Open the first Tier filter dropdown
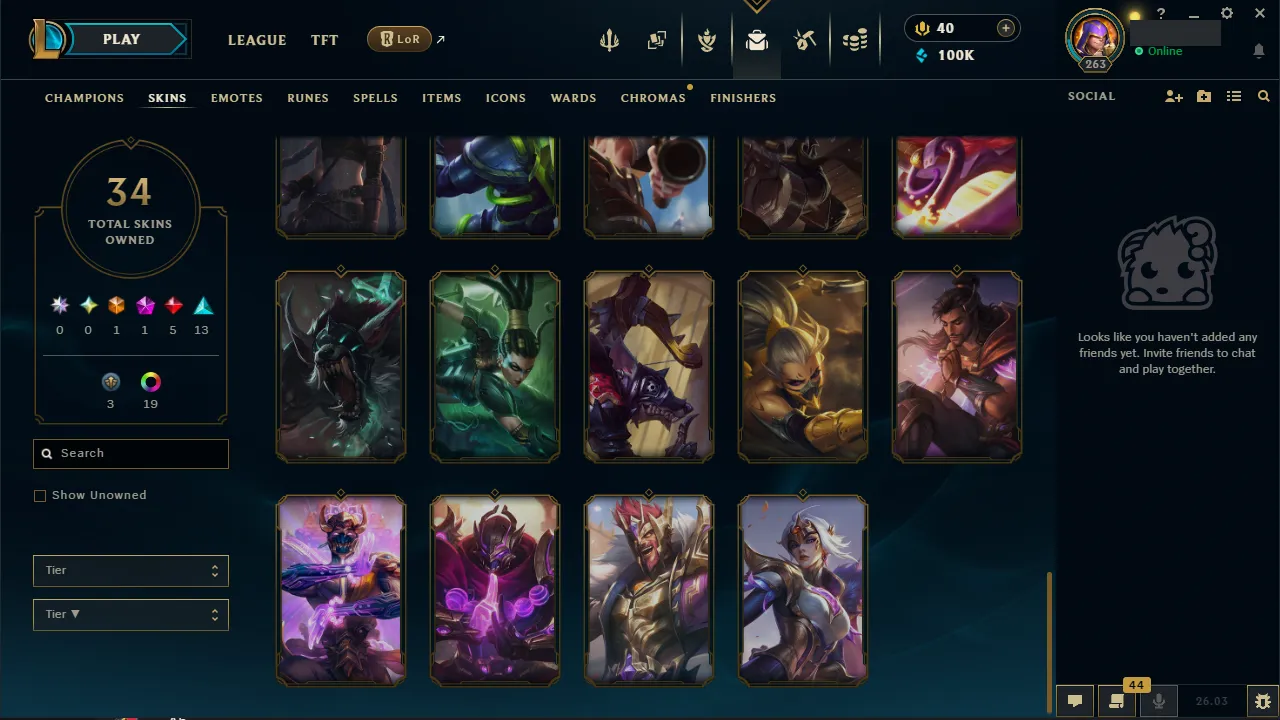The image size is (1280, 720). pyautogui.click(x=130, y=570)
